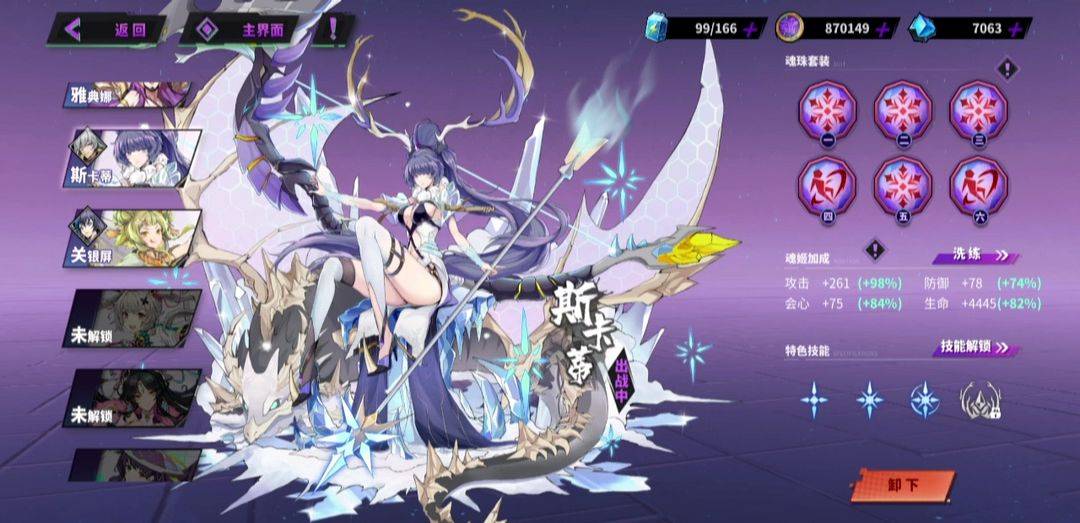This screenshot has height=523, width=1080.
Task: Select soul orb slot 四
Action: [826, 186]
